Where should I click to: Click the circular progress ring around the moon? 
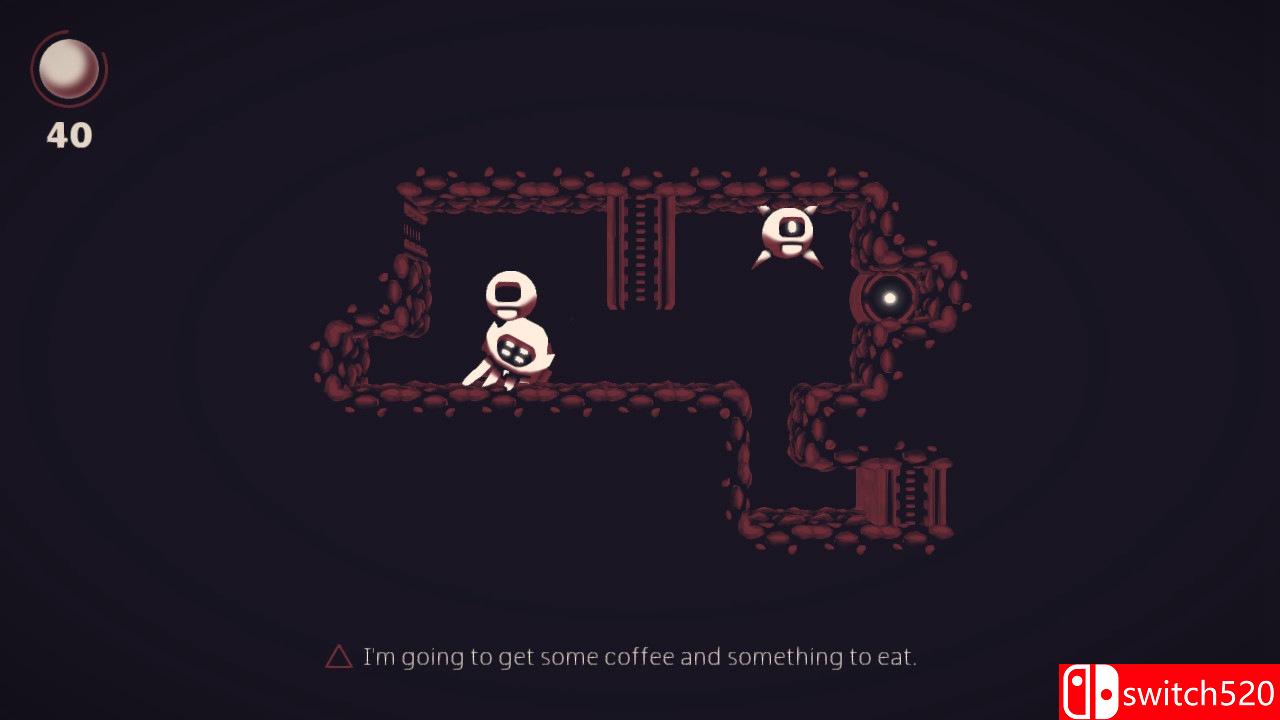[x=67, y=66]
